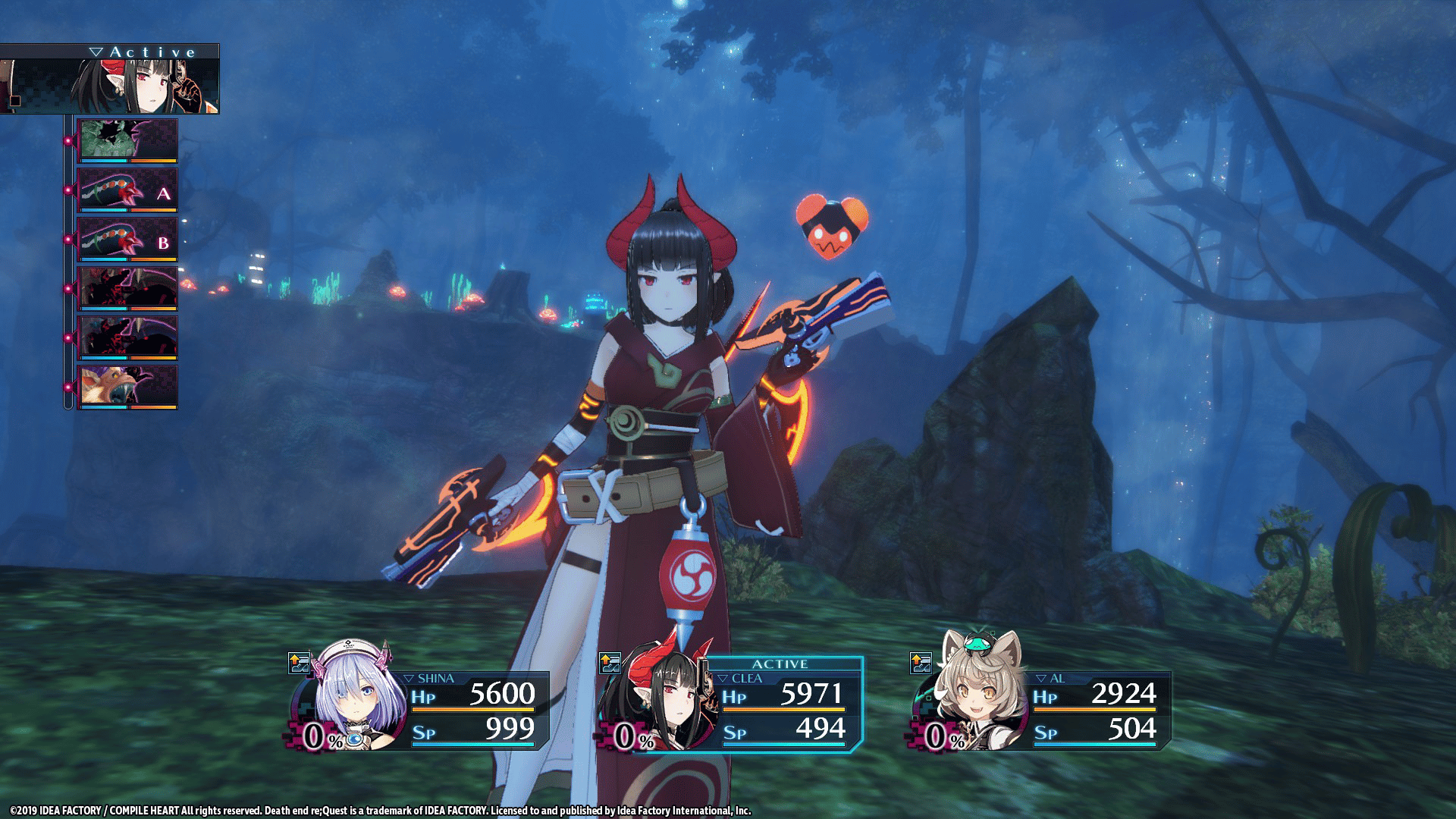The image size is (1456, 819).
Task: Pick the green monster in the turn order
Action: [x=127, y=140]
